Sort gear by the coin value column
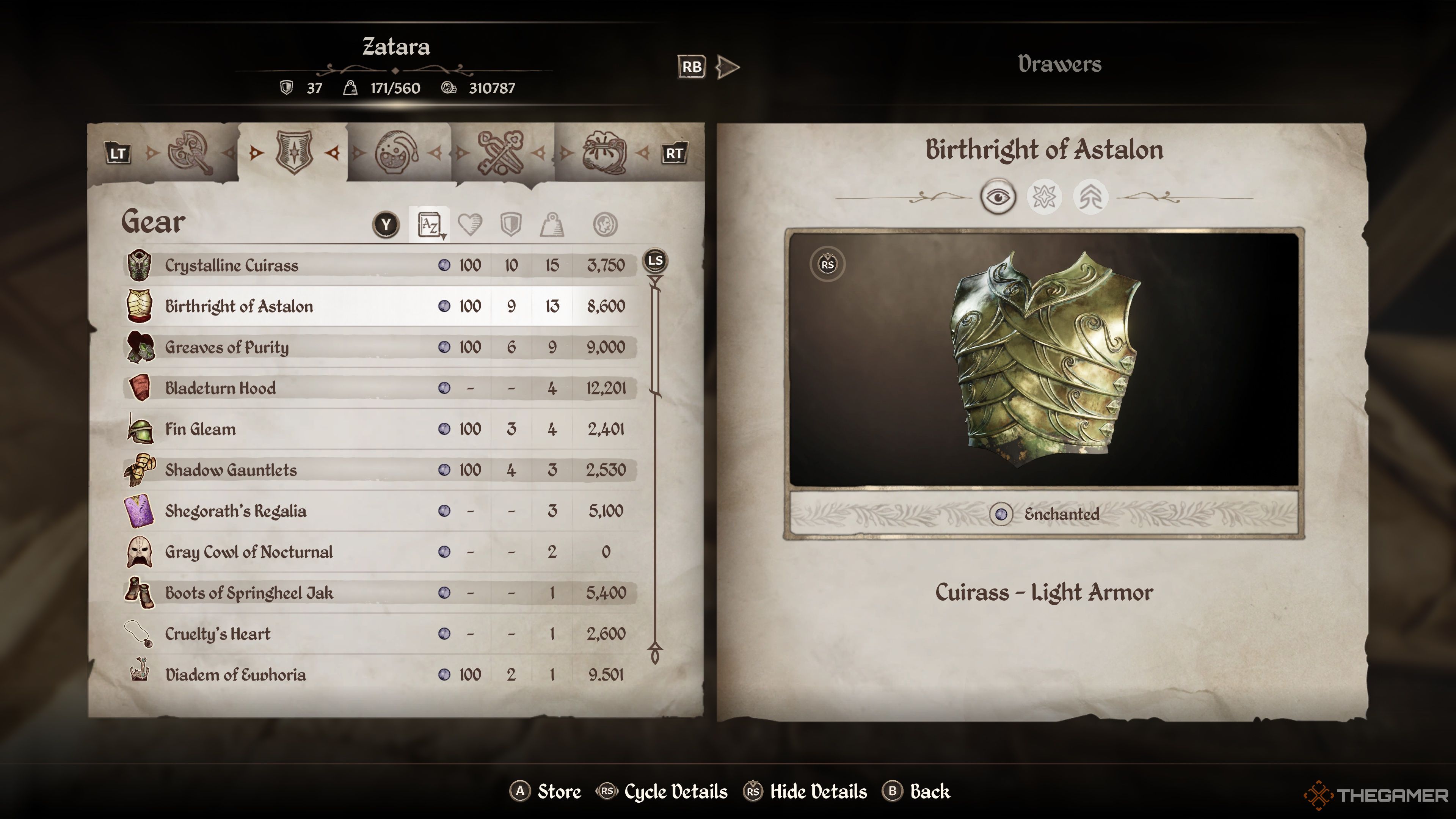This screenshot has width=1456, height=819. [x=605, y=225]
